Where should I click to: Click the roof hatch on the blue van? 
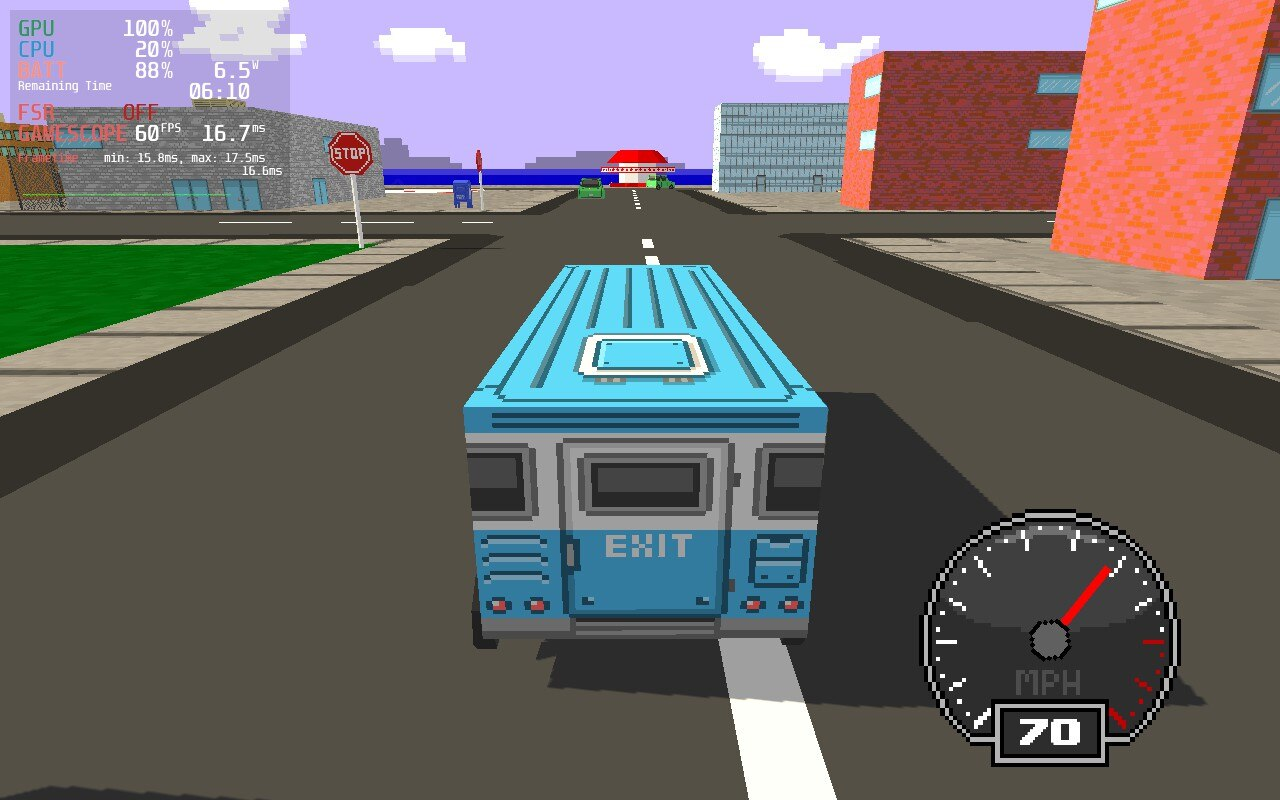coord(640,355)
